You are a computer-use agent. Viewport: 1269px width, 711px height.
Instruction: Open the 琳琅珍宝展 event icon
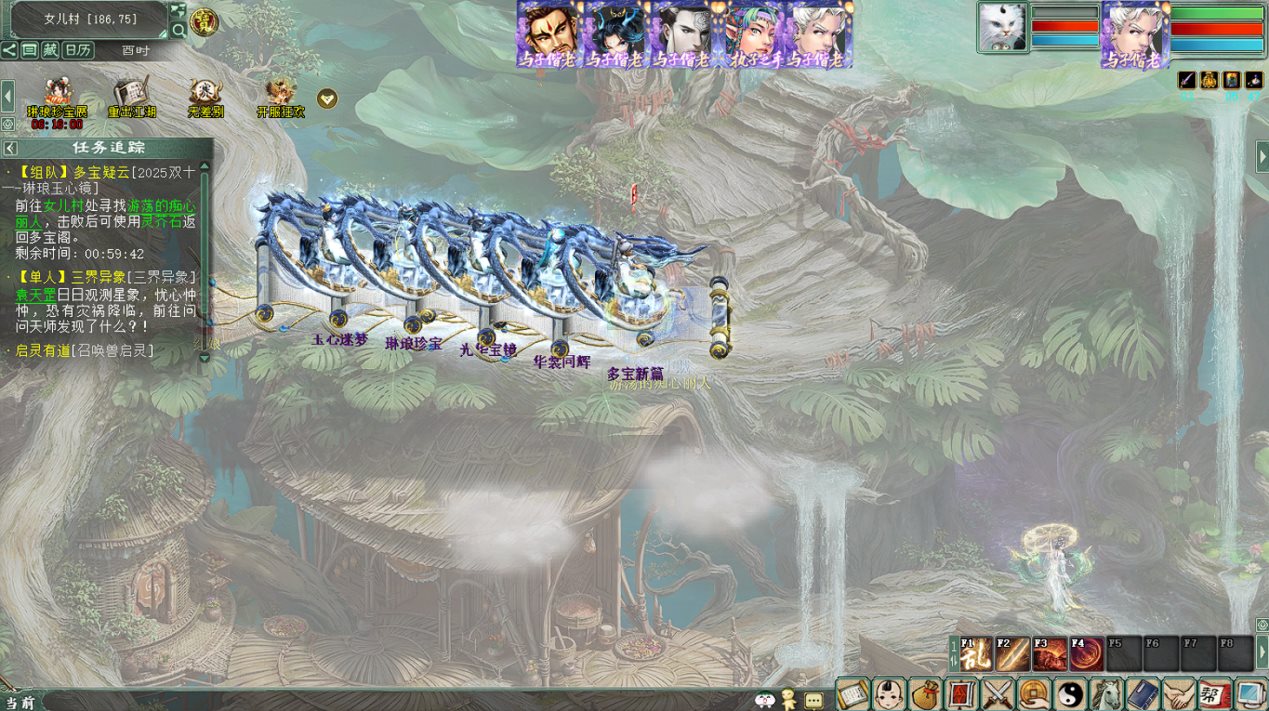[57, 94]
